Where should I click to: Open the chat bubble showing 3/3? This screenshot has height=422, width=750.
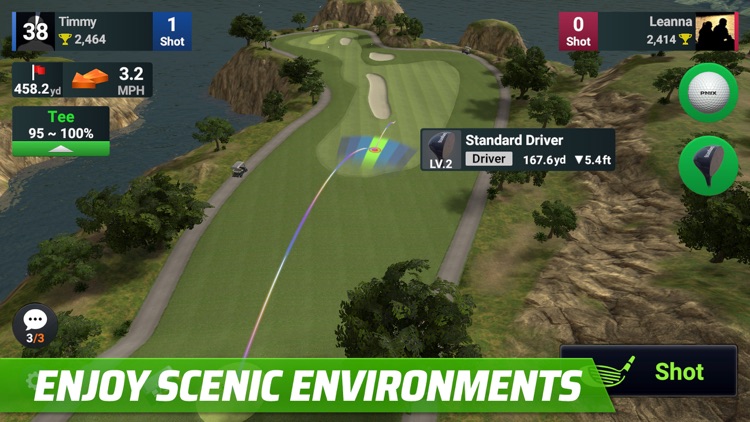pyautogui.click(x=35, y=325)
